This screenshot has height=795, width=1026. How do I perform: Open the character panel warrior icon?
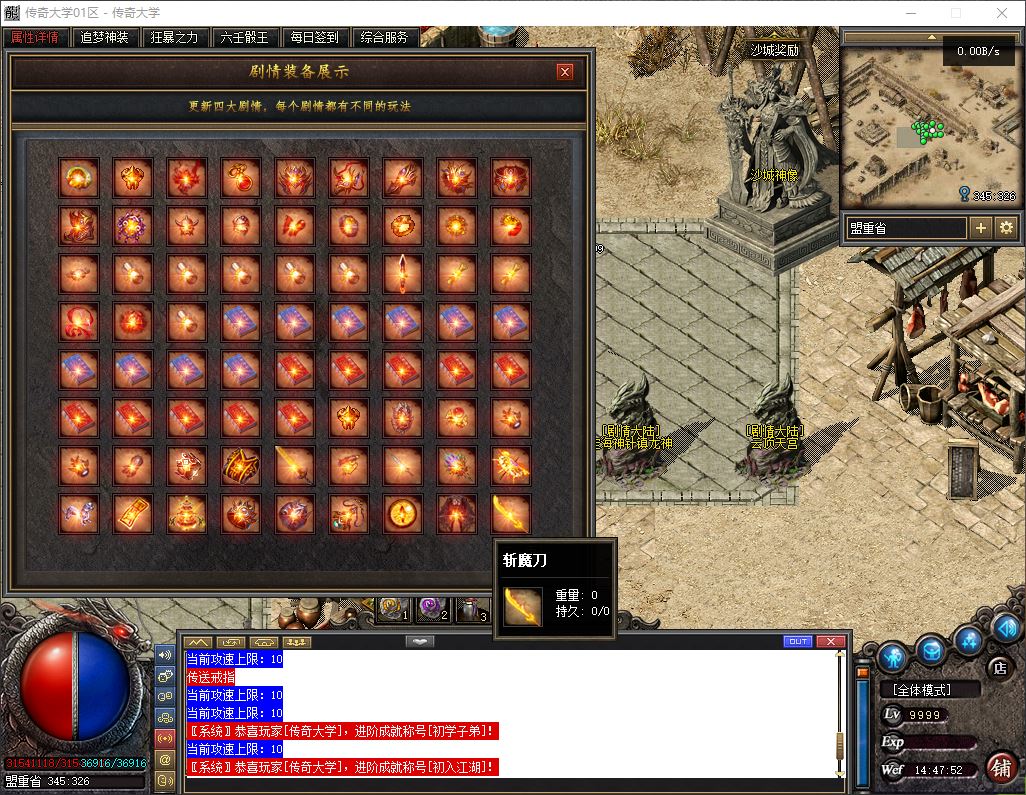[x=893, y=657]
